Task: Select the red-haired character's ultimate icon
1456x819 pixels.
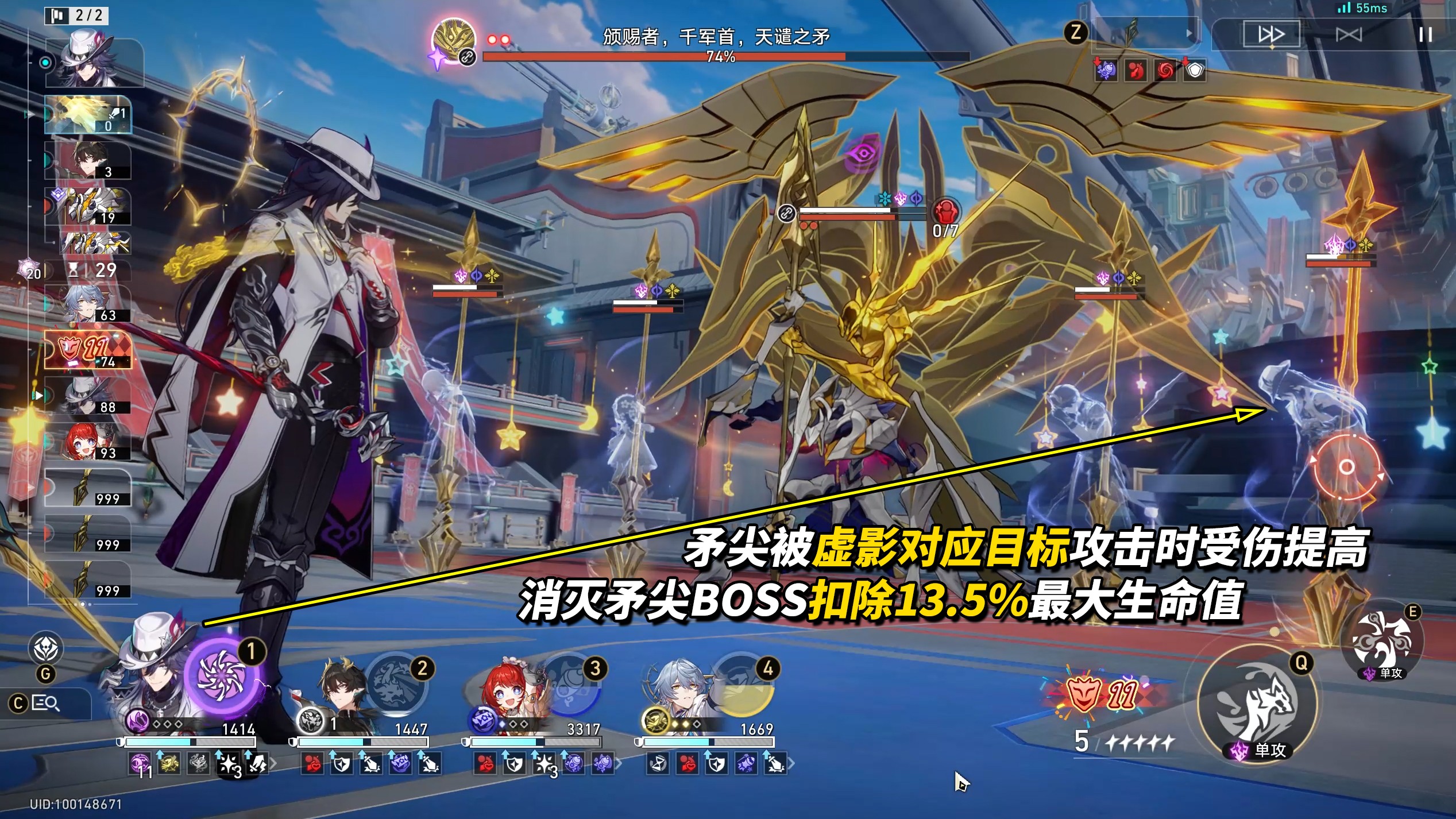Action: point(570,682)
